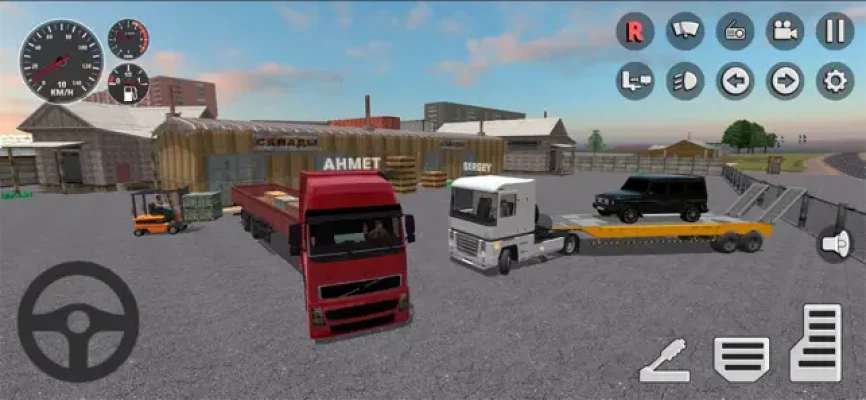Viewport: 866px width, 400px height.
Task: Pause the game
Action: [835, 31]
